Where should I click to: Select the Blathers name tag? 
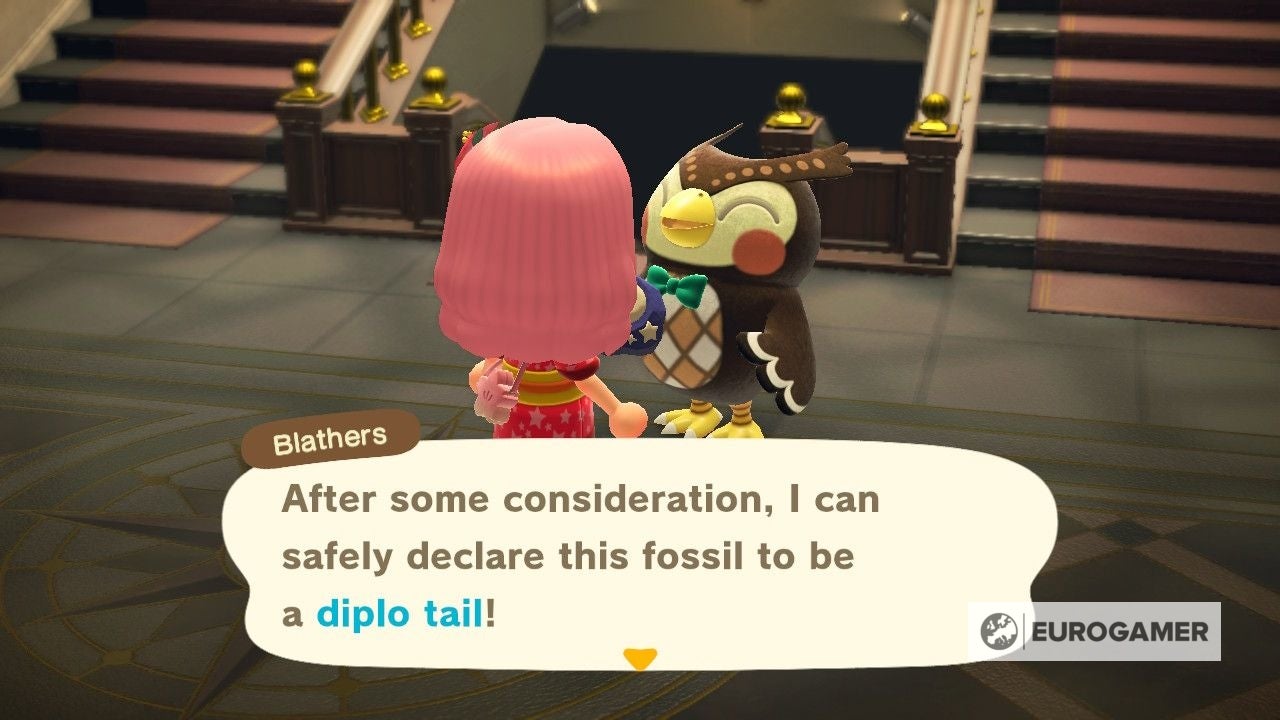point(330,438)
